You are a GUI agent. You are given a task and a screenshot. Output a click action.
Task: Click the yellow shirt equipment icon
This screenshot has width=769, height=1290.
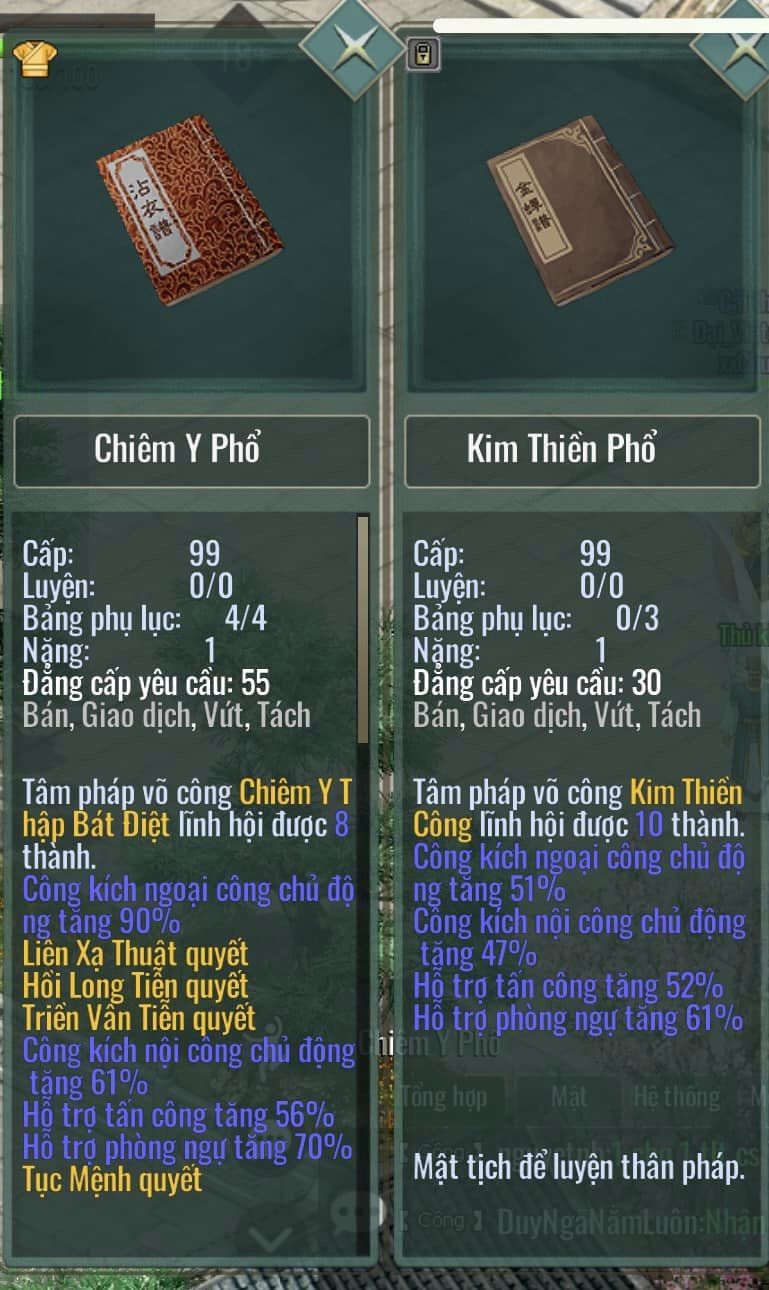click(x=35, y=58)
